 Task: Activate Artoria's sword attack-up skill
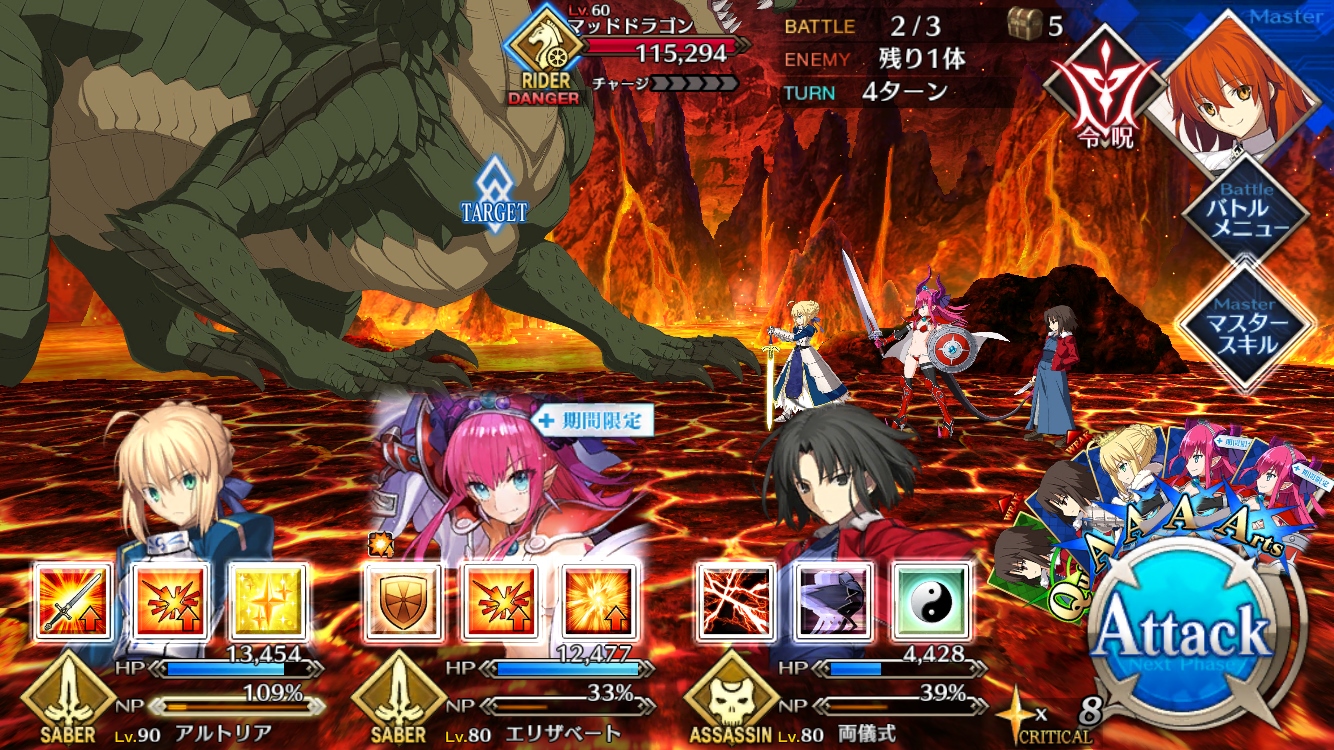72,601
